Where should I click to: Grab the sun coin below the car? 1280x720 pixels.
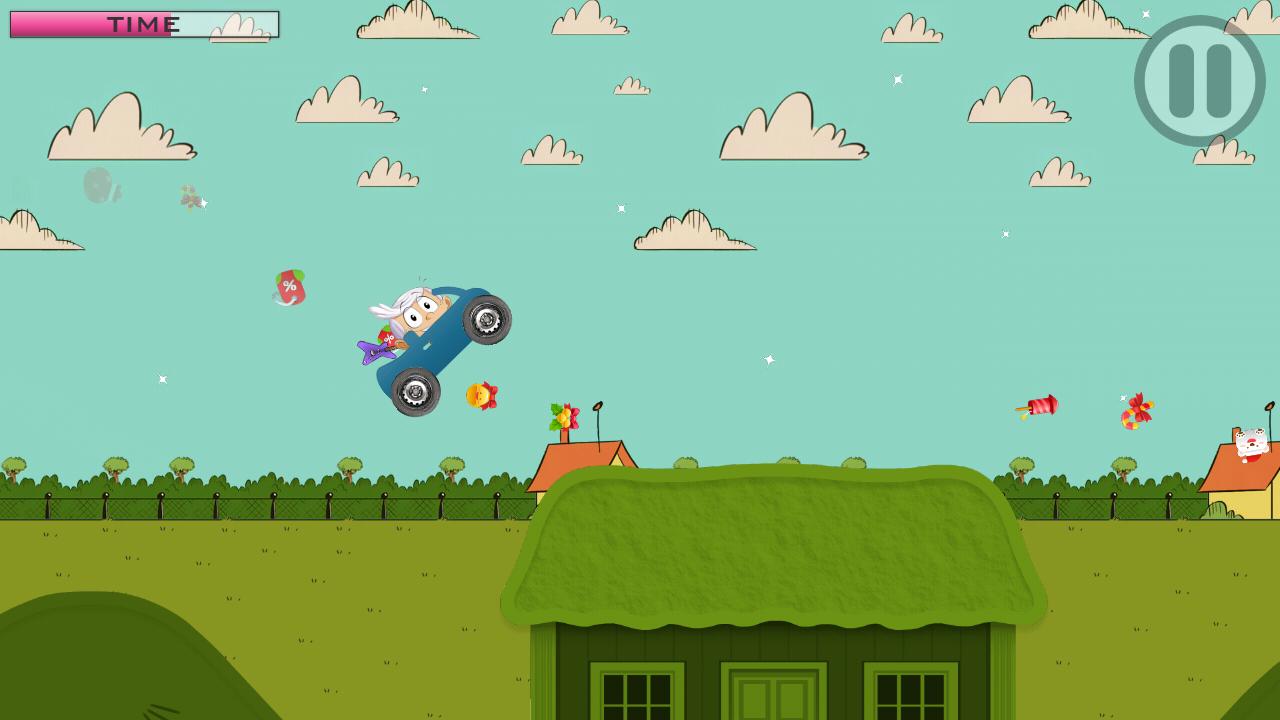481,396
